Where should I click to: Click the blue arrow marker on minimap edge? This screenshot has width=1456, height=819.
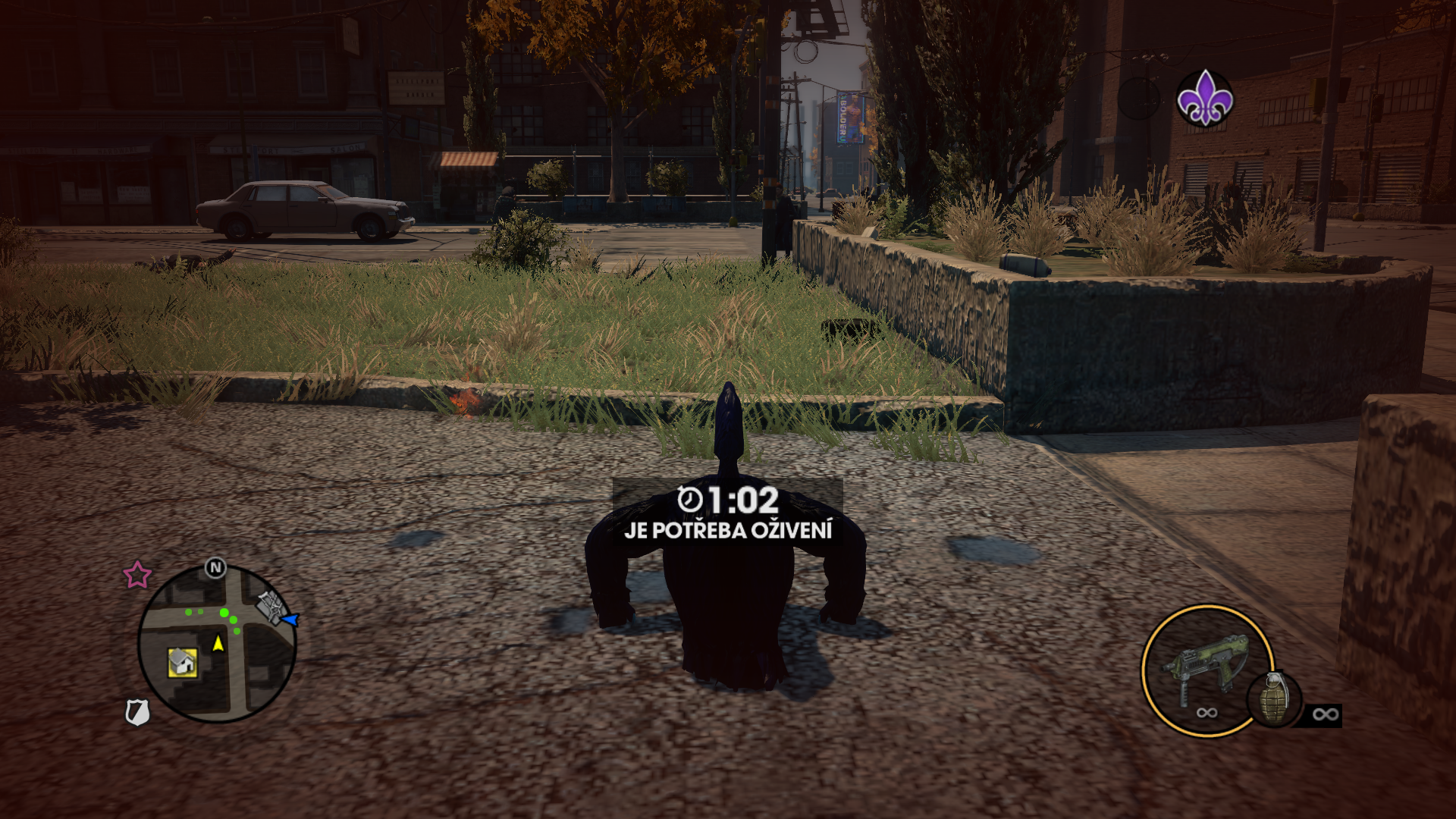click(x=290, y=620)
